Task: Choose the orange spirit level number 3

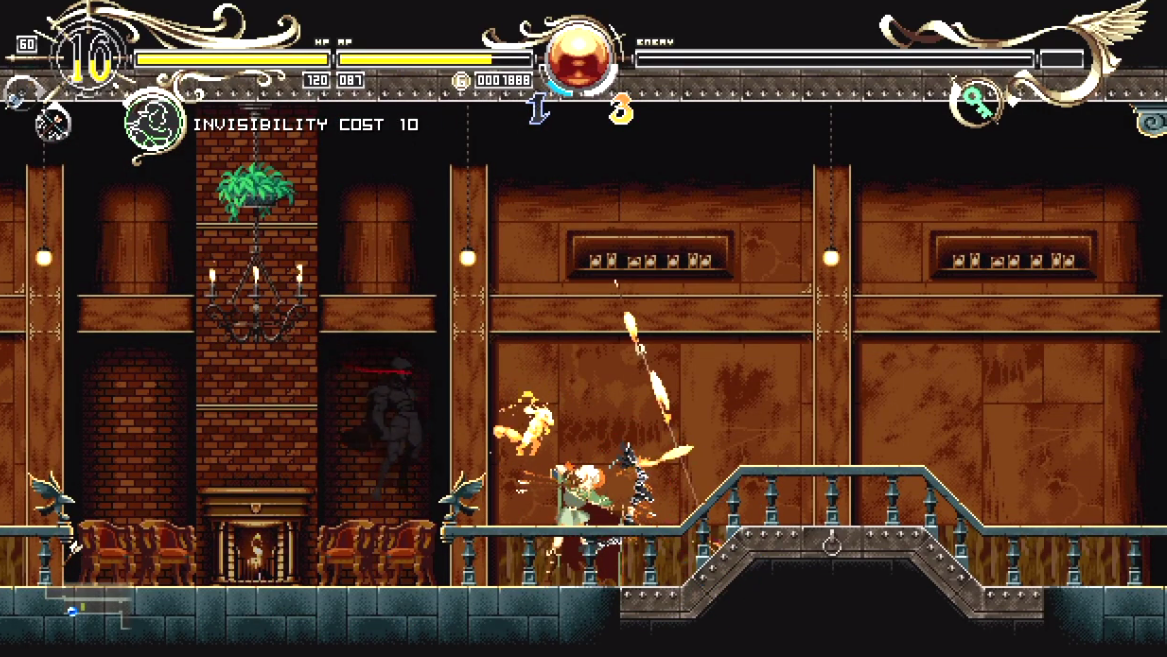Action: [621, 108]
